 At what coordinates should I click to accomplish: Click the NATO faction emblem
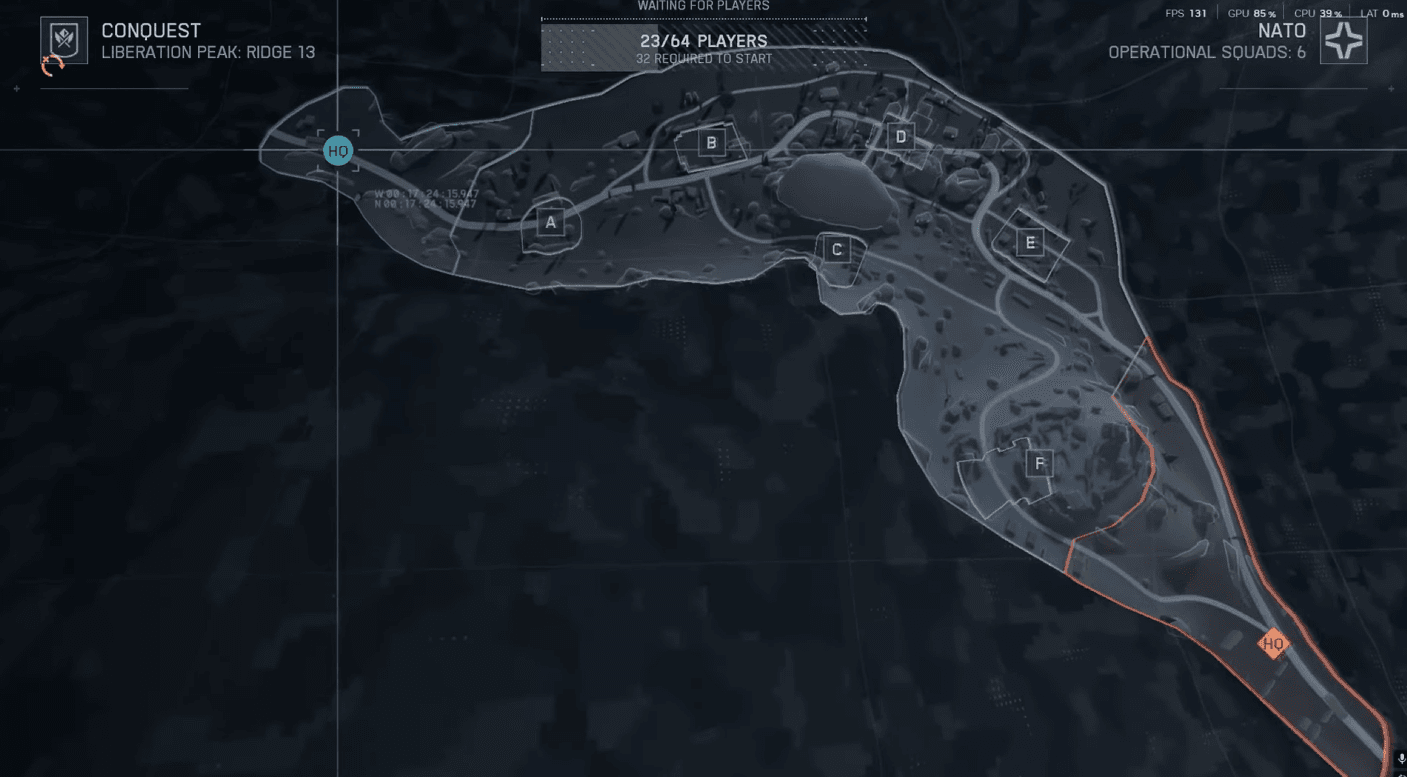click(x=1343, y=41)
